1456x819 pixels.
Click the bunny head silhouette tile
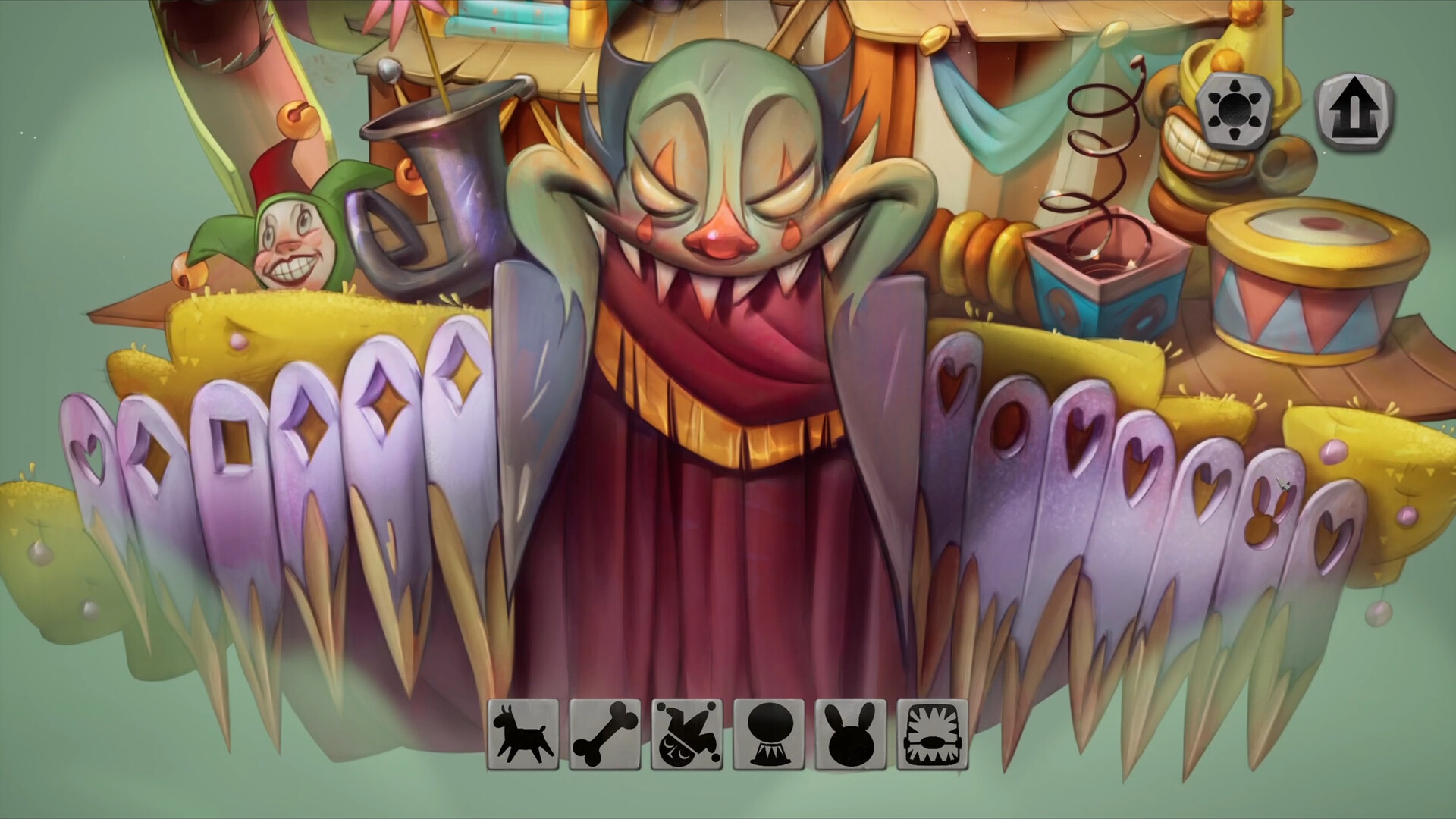click(x=851, y=735)
